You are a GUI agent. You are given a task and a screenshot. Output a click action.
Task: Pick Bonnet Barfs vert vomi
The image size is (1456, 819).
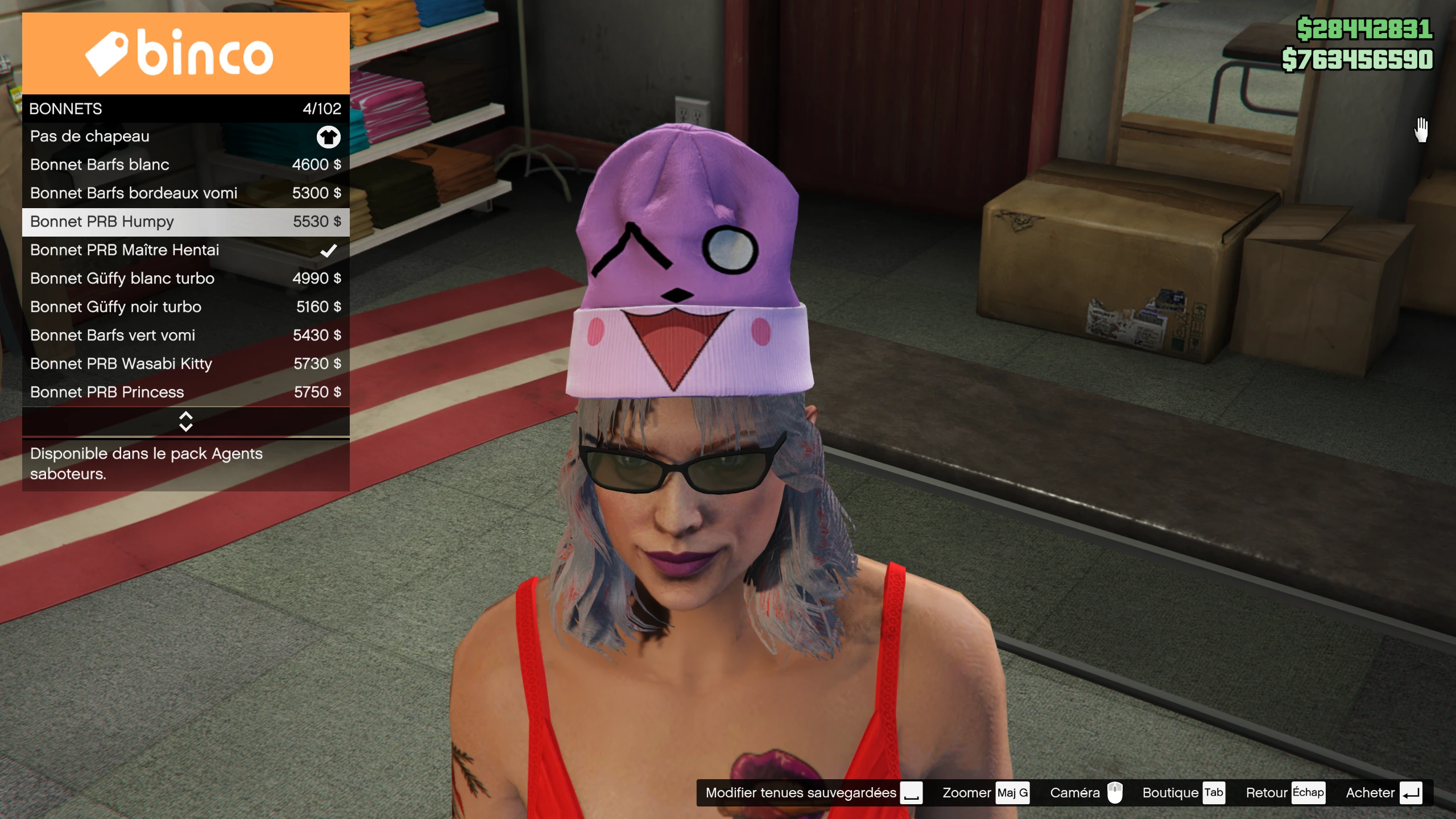(185, 336)
